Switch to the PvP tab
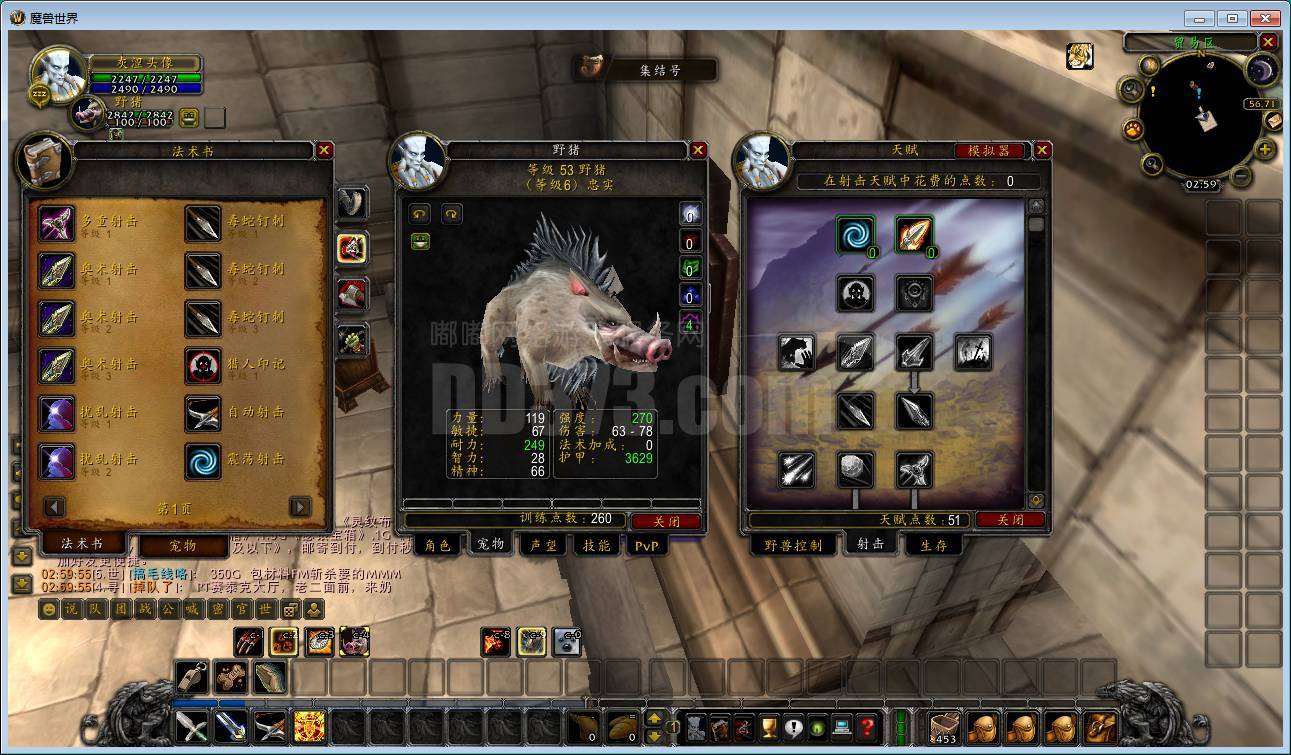 (647, 545)
